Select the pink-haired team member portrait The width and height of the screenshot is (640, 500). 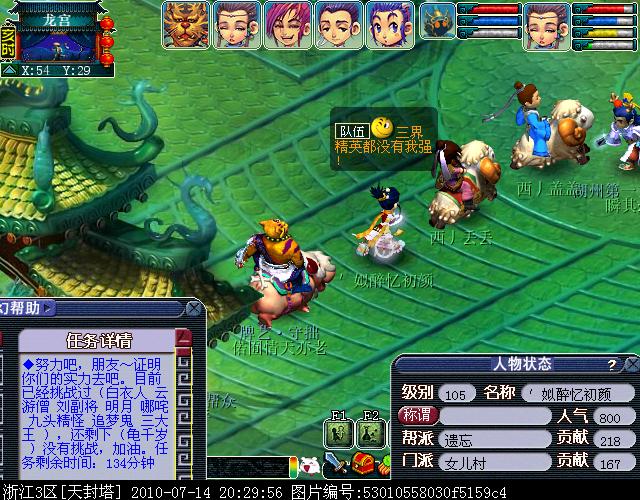tap(288, 23)
